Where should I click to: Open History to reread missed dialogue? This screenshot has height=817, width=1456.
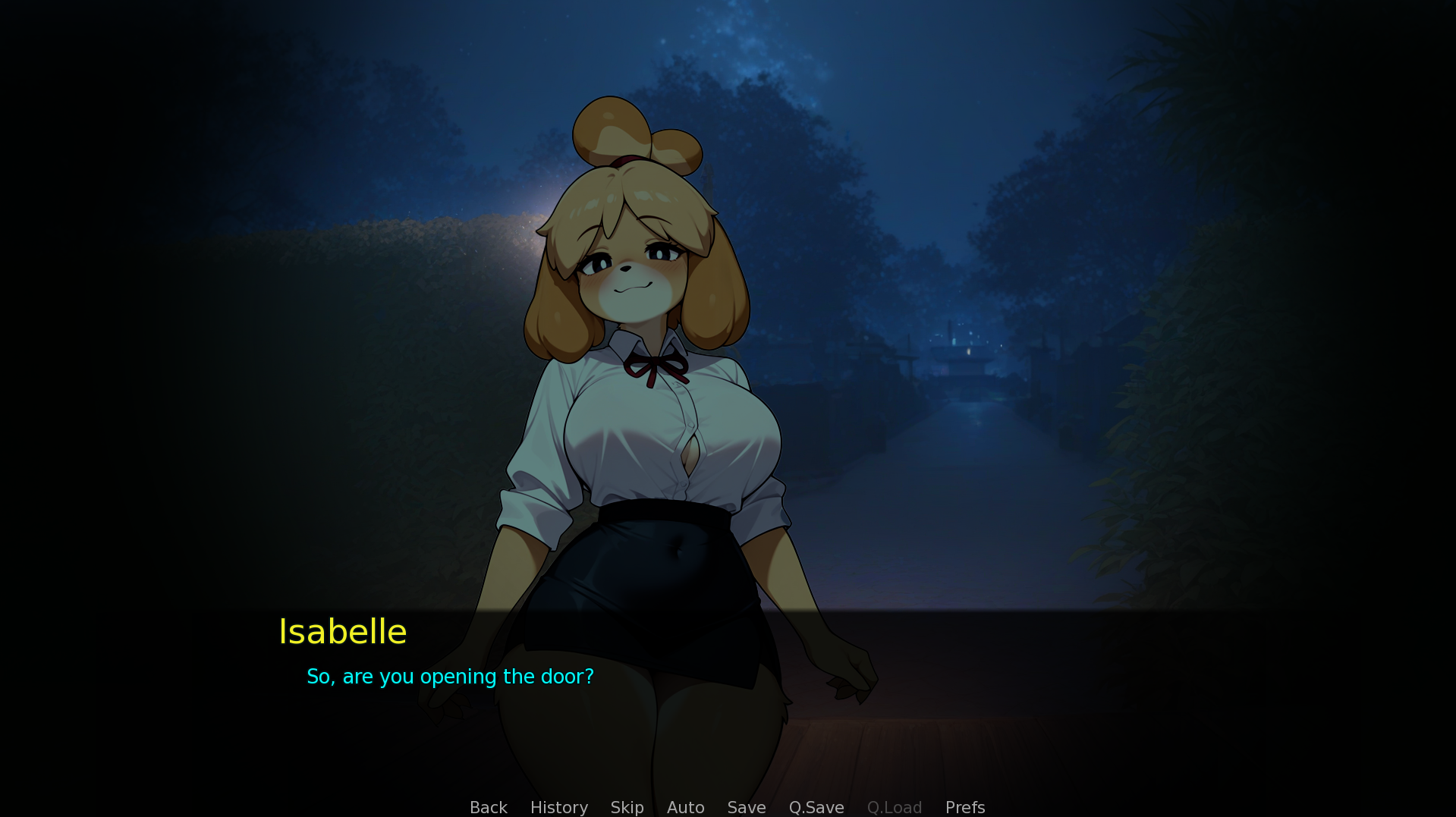558,807
